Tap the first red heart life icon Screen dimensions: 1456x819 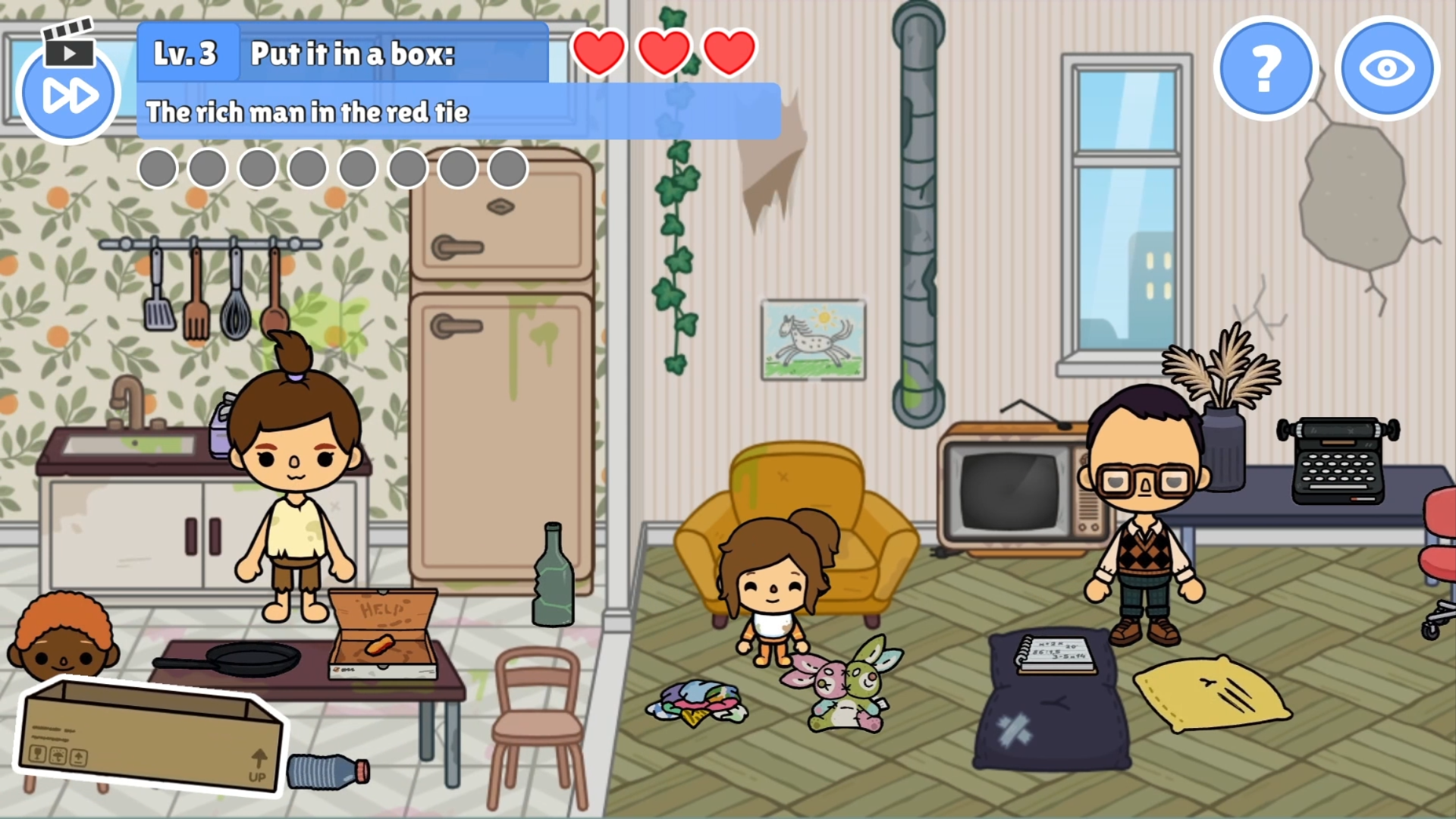click(x=598, y=51)
